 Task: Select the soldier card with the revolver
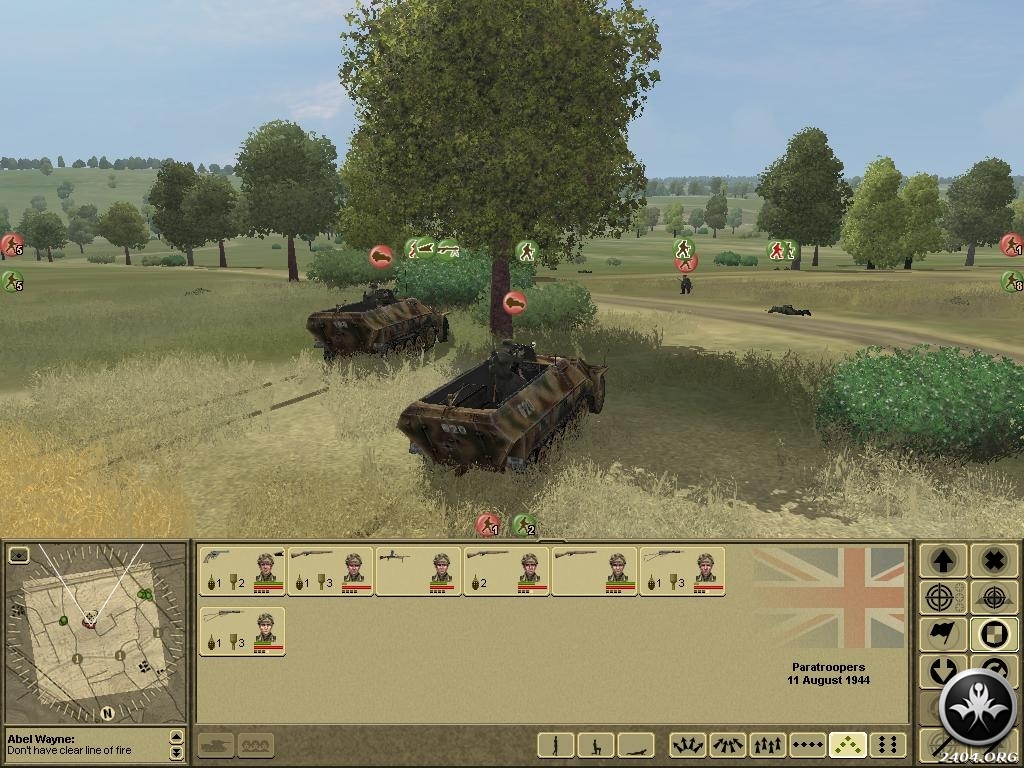coord(243,571)
